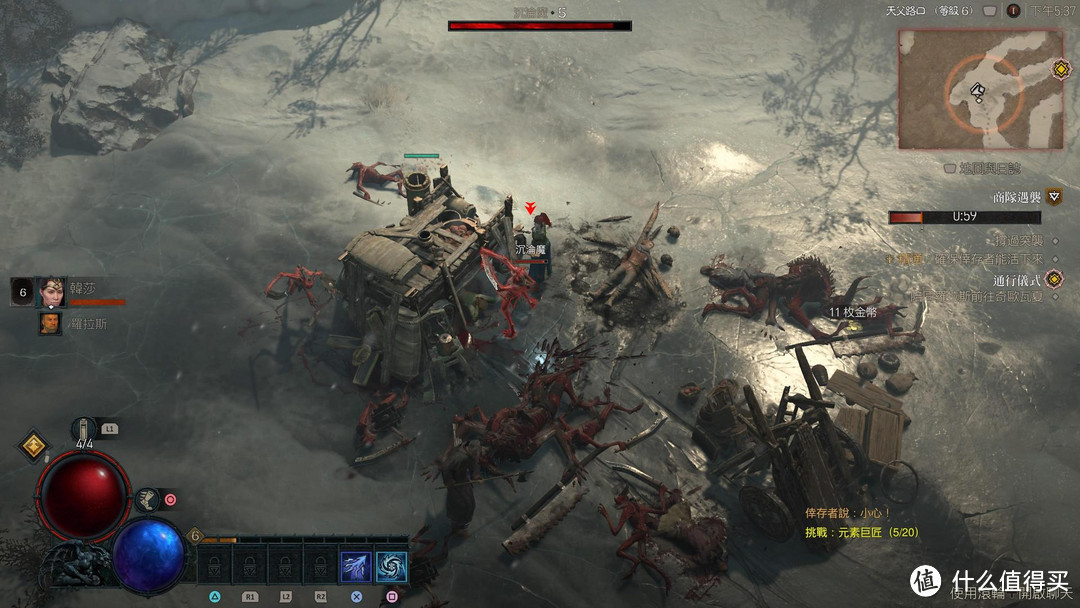Viewport: 1080px width, 608px height.
Task: Use the healing potion icon
Action: [84, 430]
